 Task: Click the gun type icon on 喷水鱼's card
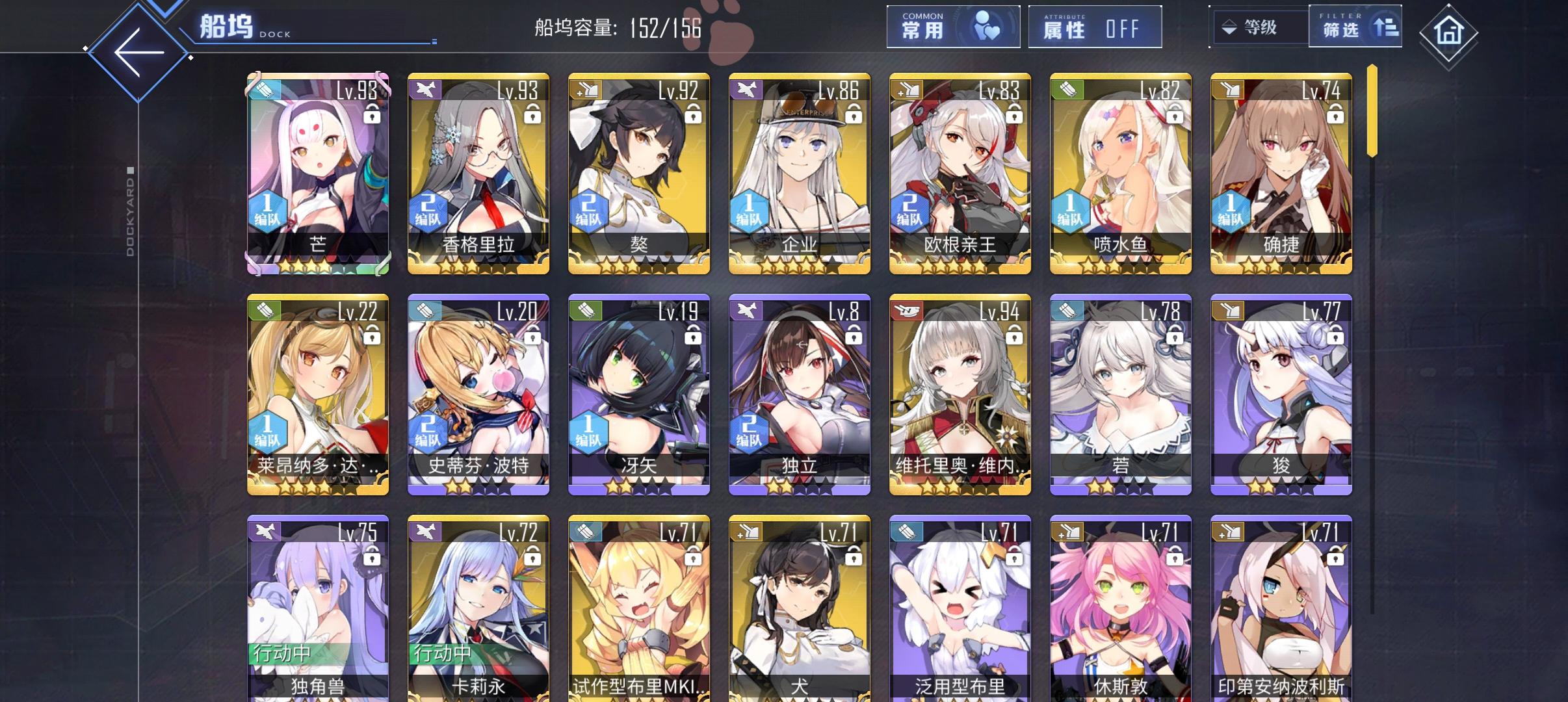[1067, 89]
